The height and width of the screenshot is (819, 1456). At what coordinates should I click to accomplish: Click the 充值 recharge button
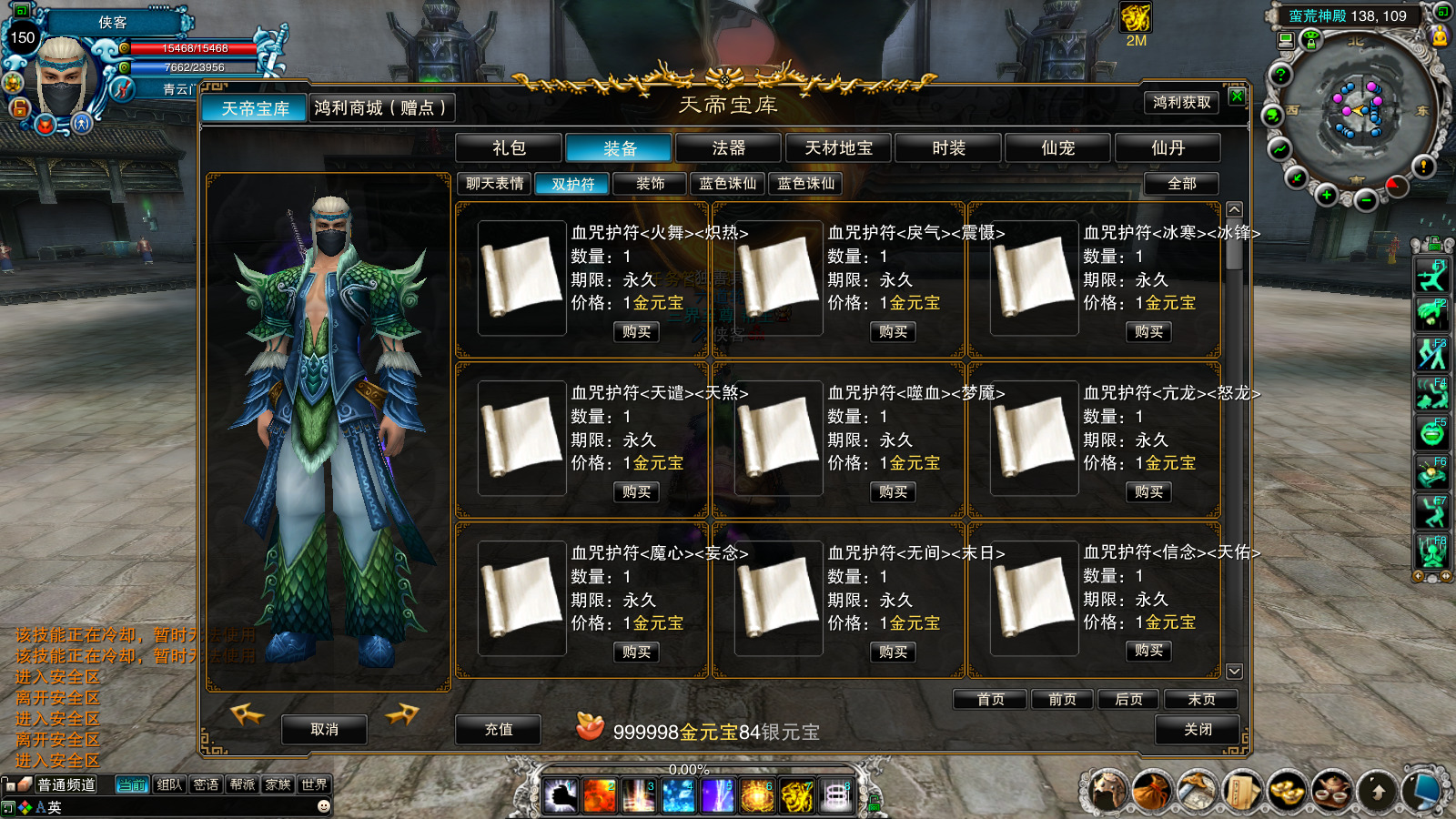point(499,729)
